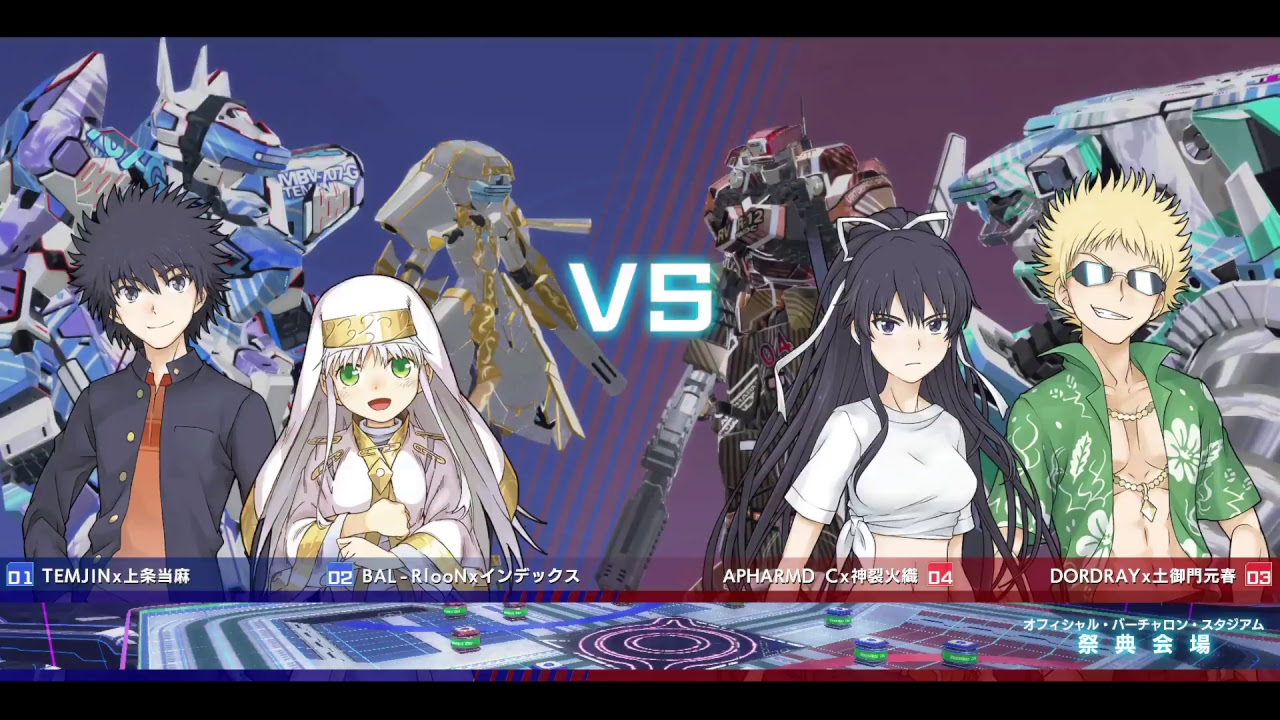Click the 02 player number badge

pyautogui.click(x=339, y=575)
